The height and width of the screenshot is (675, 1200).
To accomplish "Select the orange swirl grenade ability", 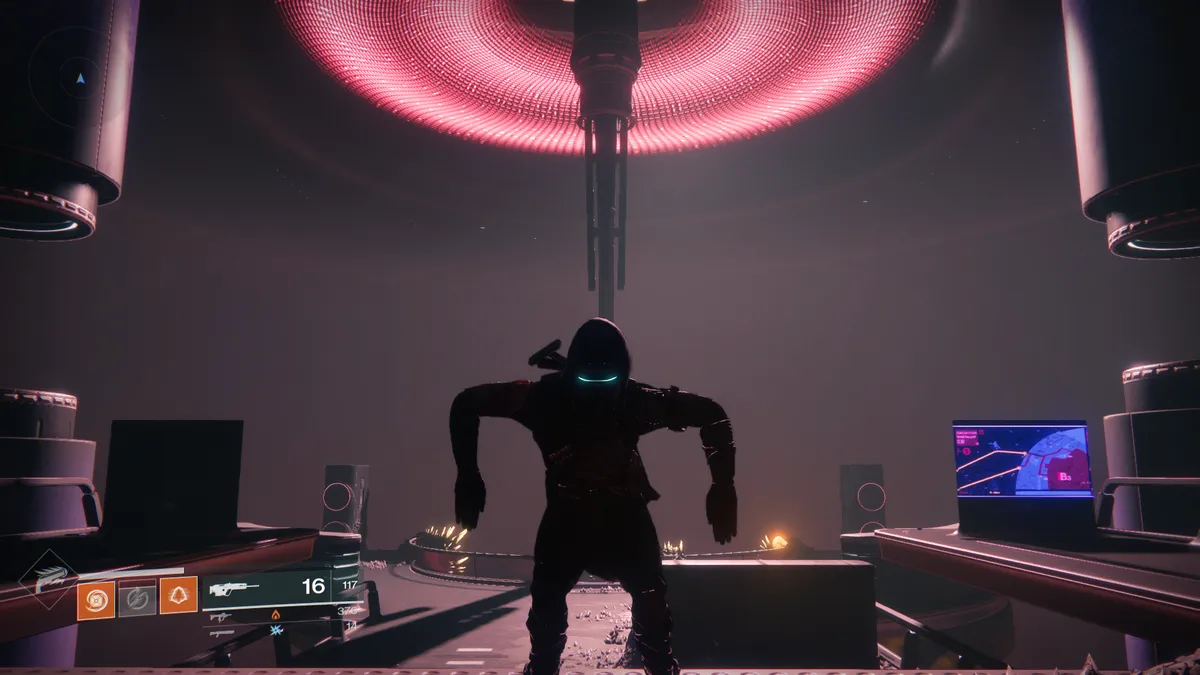I will [x=96, y=600].
